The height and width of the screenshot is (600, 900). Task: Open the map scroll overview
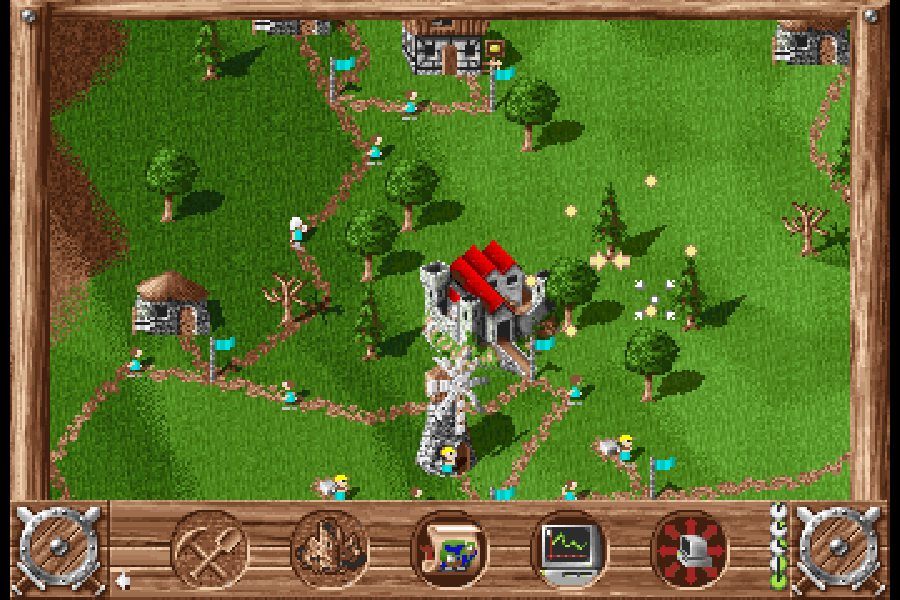(449, 549)
